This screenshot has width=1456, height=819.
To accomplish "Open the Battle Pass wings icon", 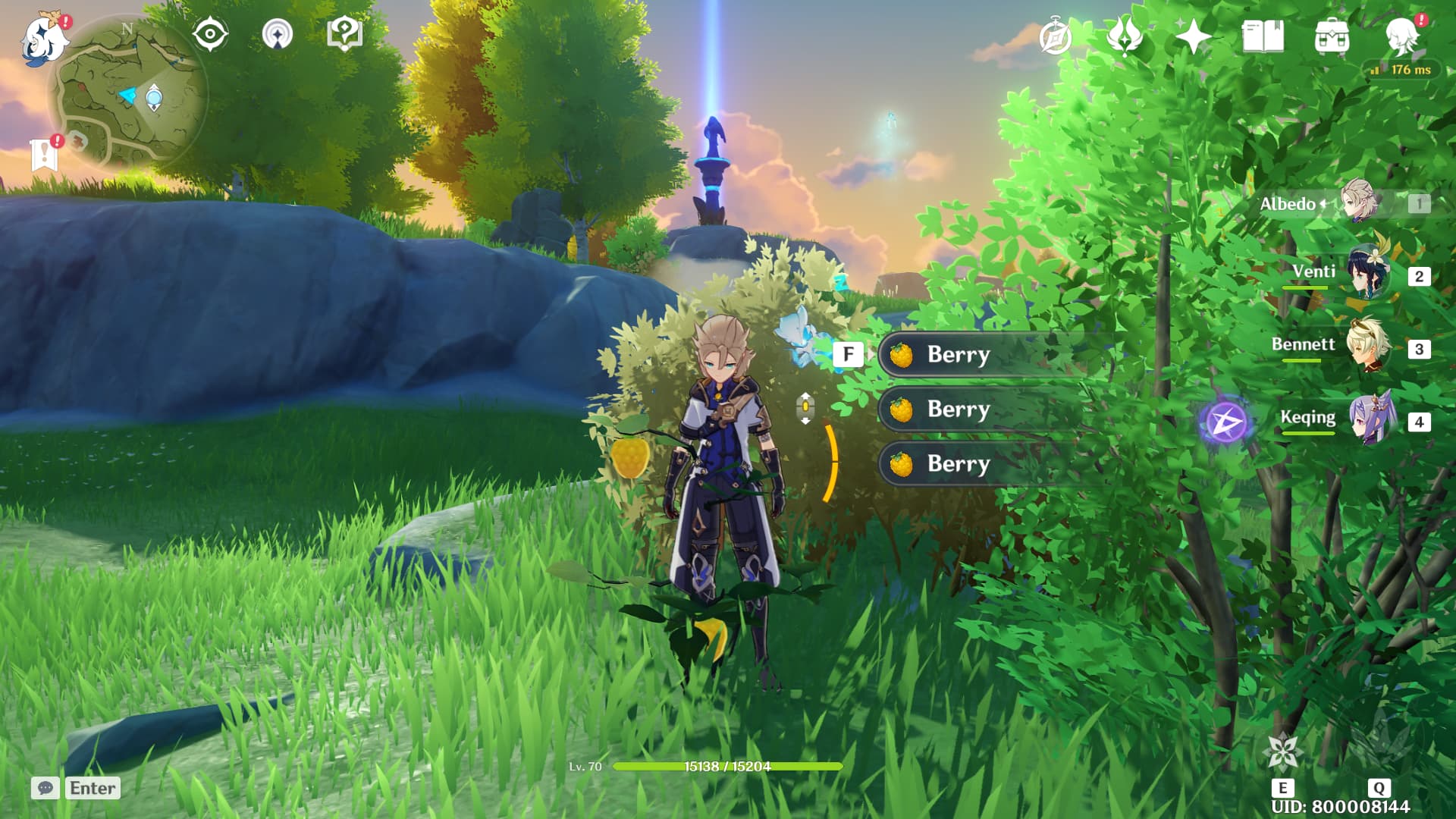I will click(1124, 34).
